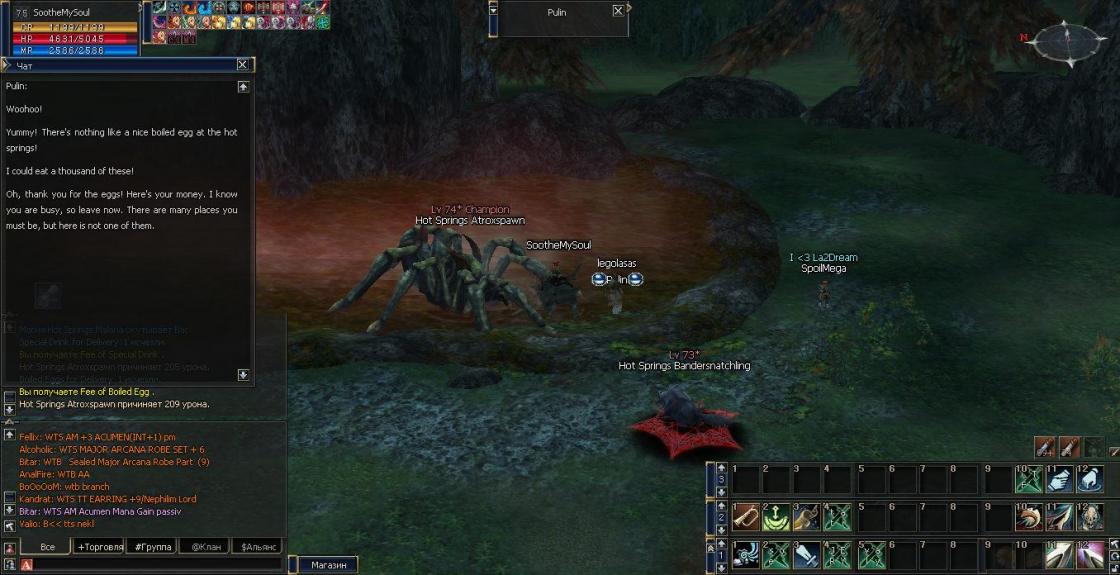Activate the green anchor skill in row 2
This screenshot has width=1120, height=575.
tap(776, 517)
